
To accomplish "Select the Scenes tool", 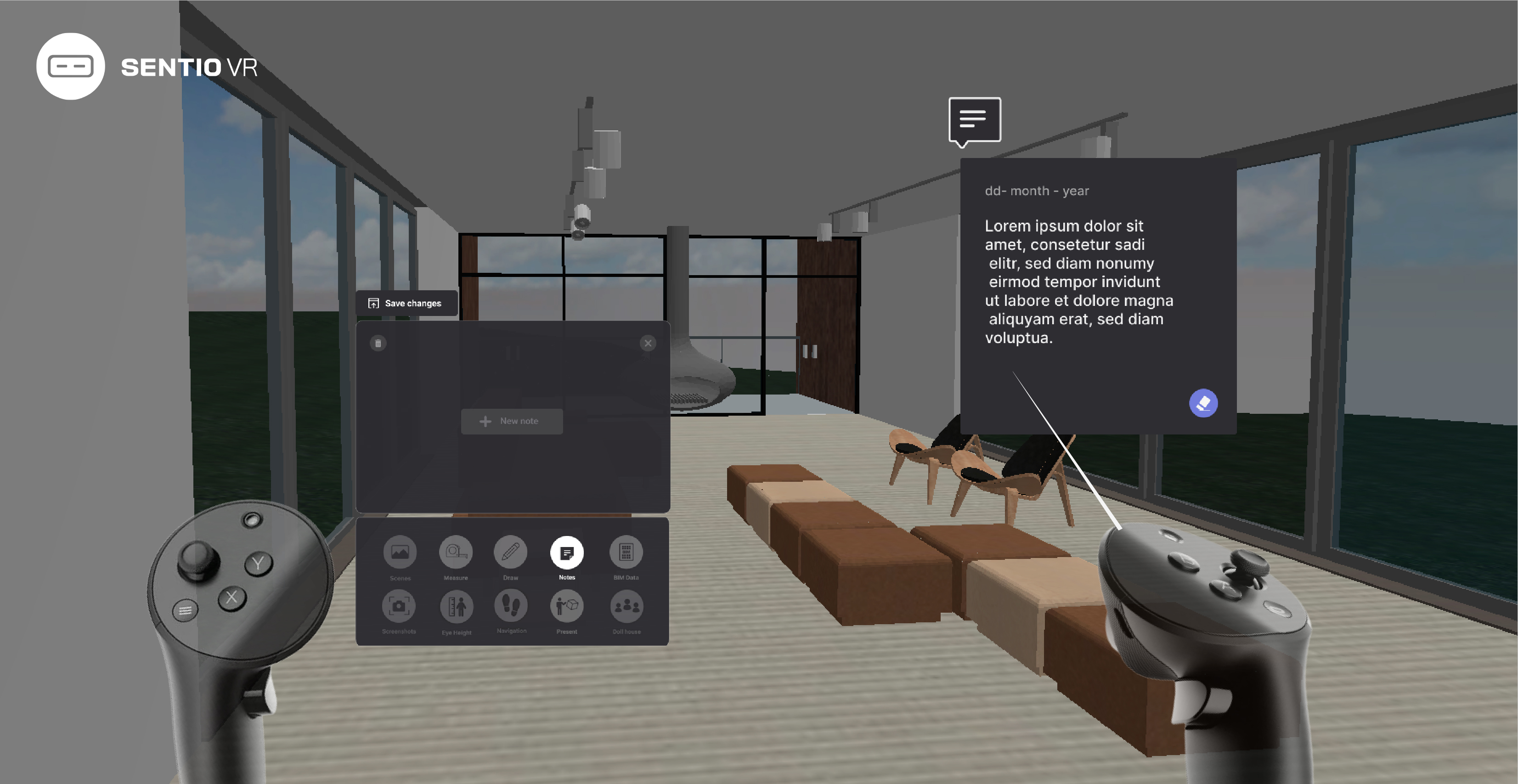I will (400, 554).
